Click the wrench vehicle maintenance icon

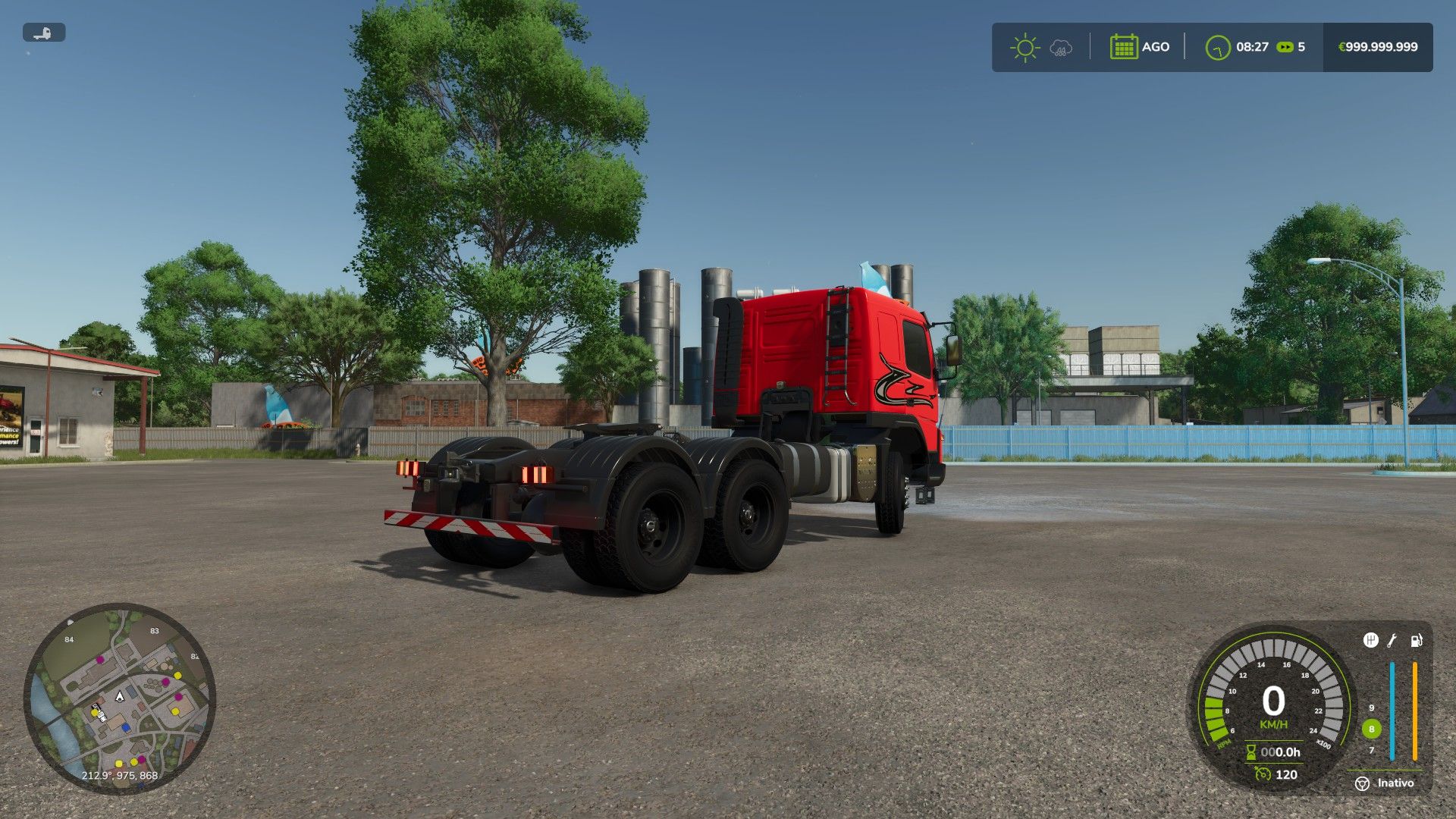pyautogui.click(x=1392, y=641)
